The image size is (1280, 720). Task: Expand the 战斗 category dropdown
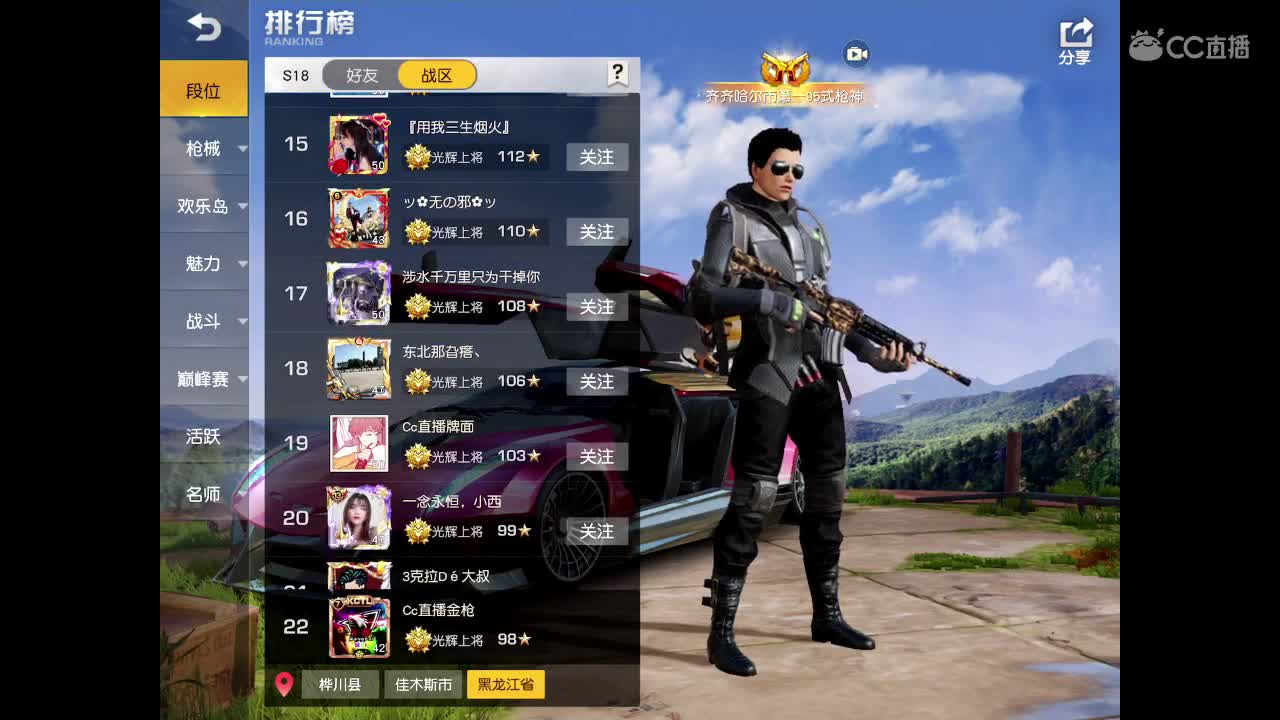203,322
